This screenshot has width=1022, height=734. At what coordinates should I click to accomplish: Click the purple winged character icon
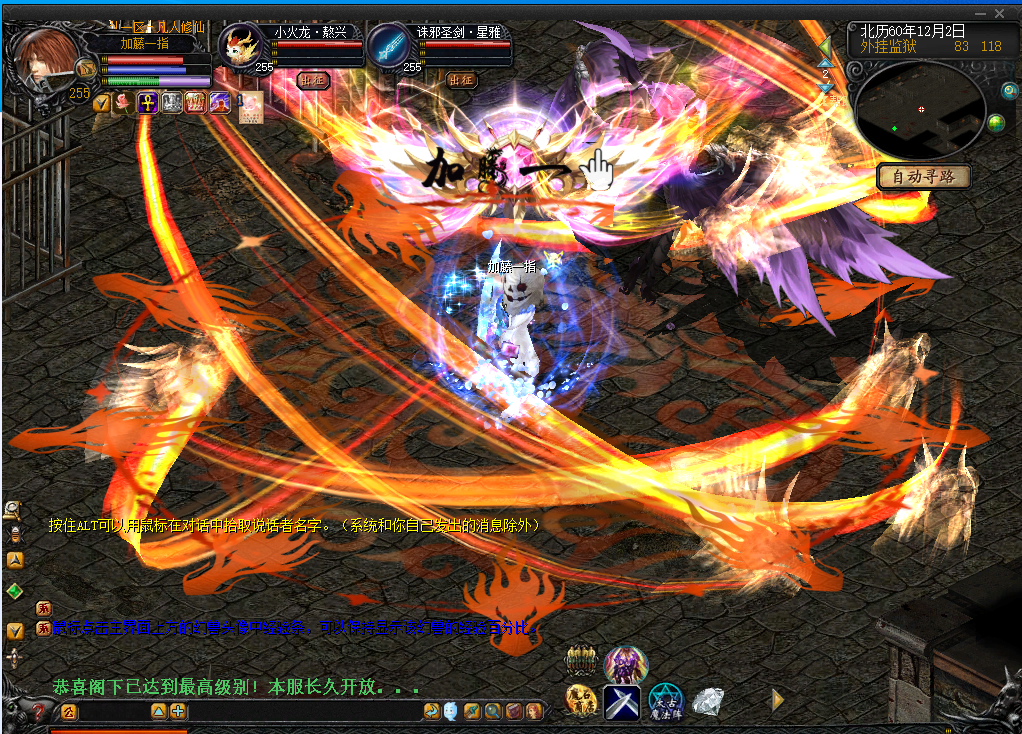click(626, 664)
